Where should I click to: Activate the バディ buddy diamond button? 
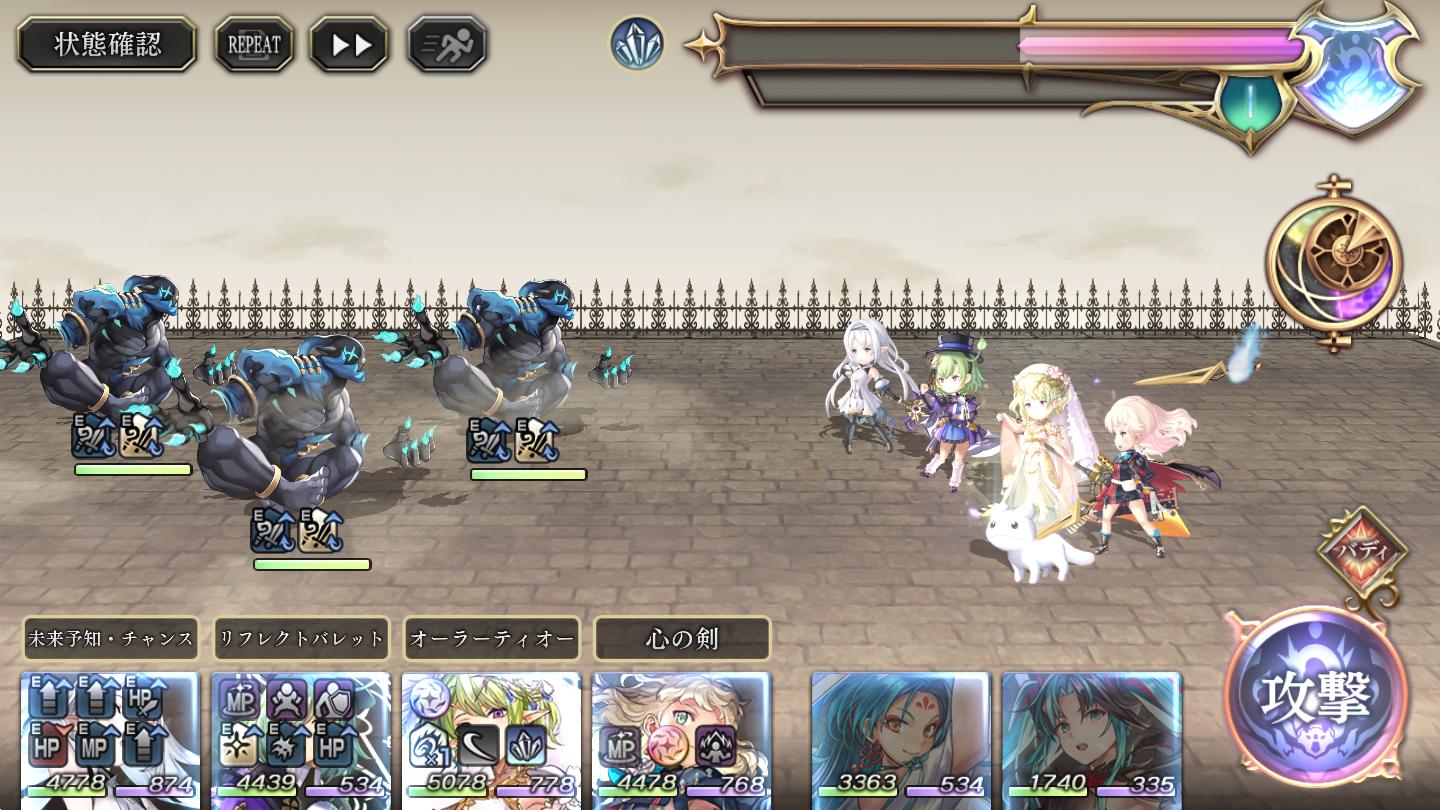point(1361,551)
